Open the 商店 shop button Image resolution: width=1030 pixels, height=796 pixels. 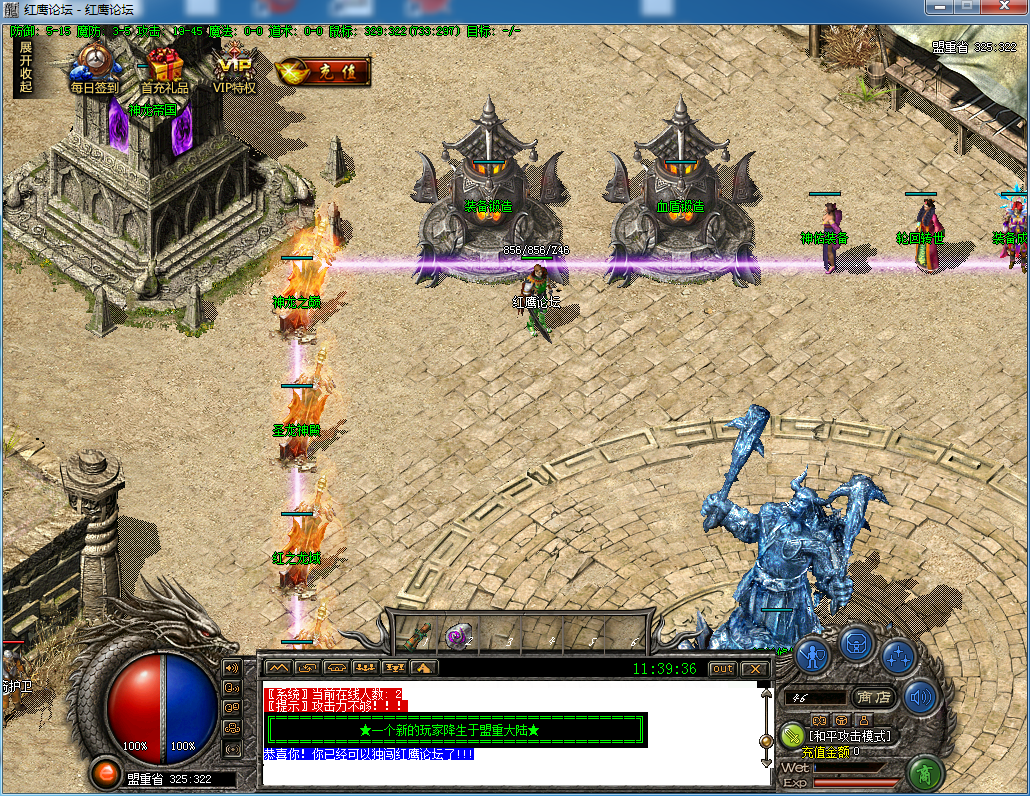pyautogui.click(x=872, y=697)
